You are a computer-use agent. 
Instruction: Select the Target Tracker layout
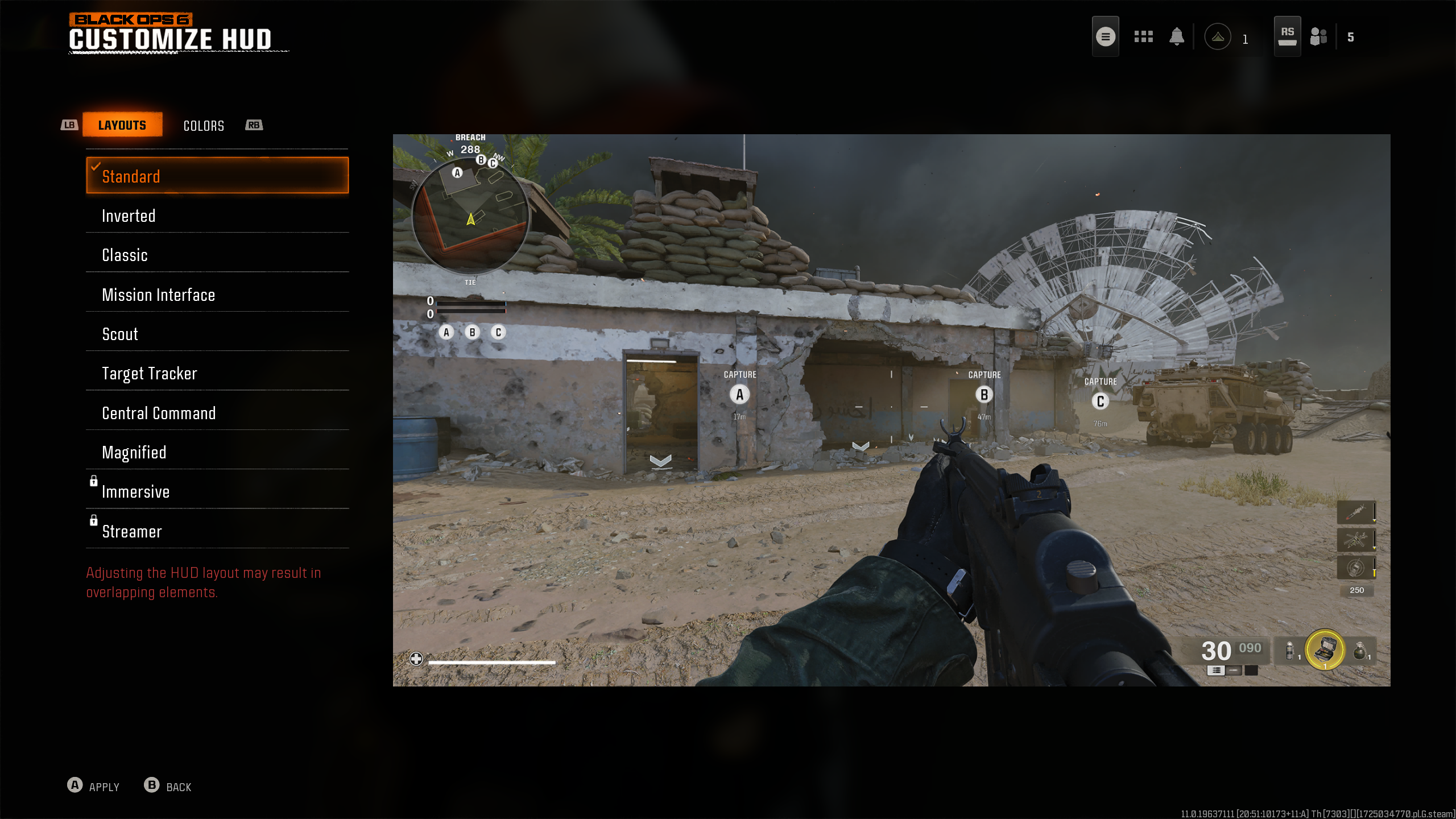click(217, 373)
